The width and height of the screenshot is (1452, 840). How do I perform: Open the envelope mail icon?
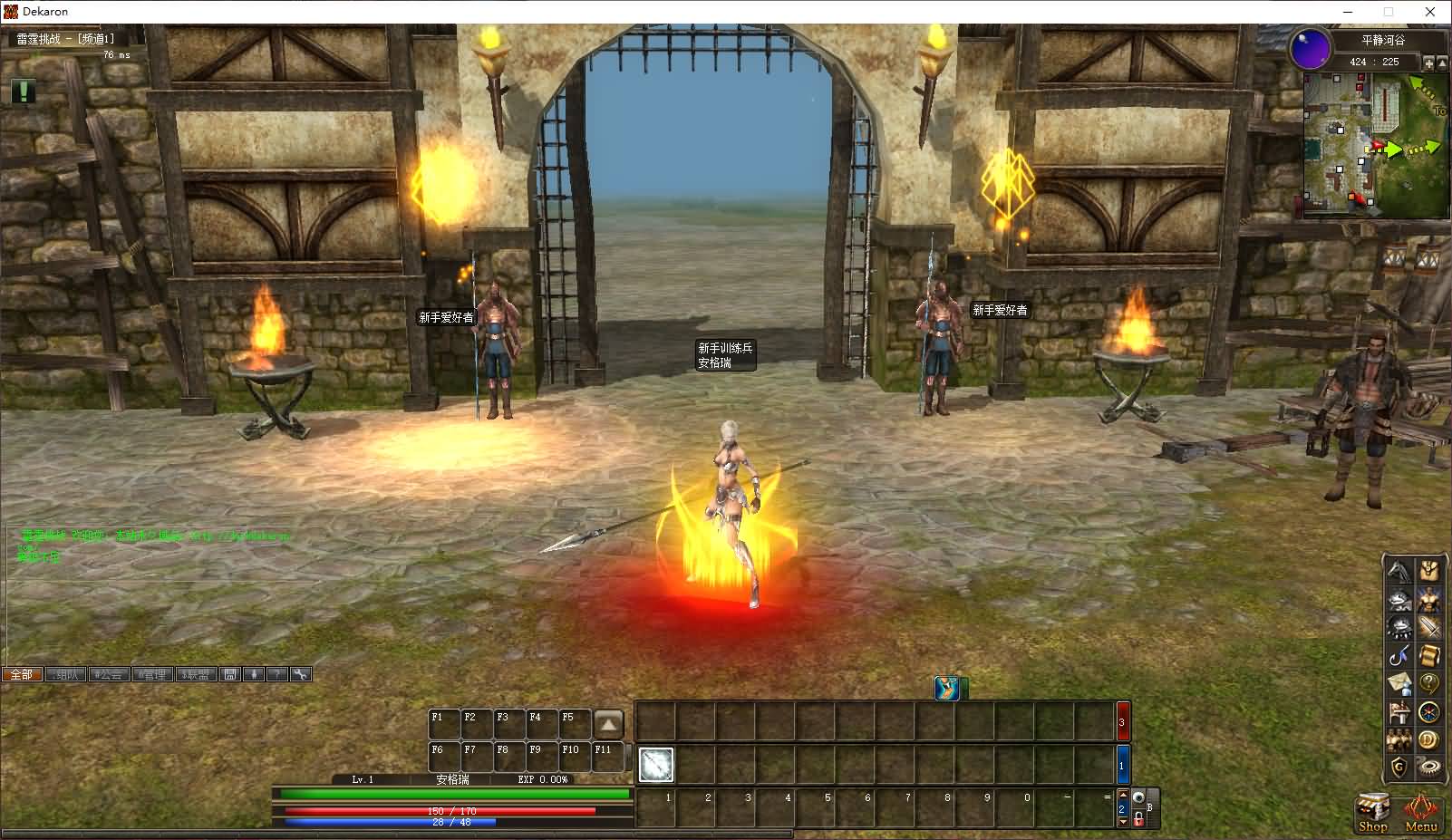[1400, 683]
